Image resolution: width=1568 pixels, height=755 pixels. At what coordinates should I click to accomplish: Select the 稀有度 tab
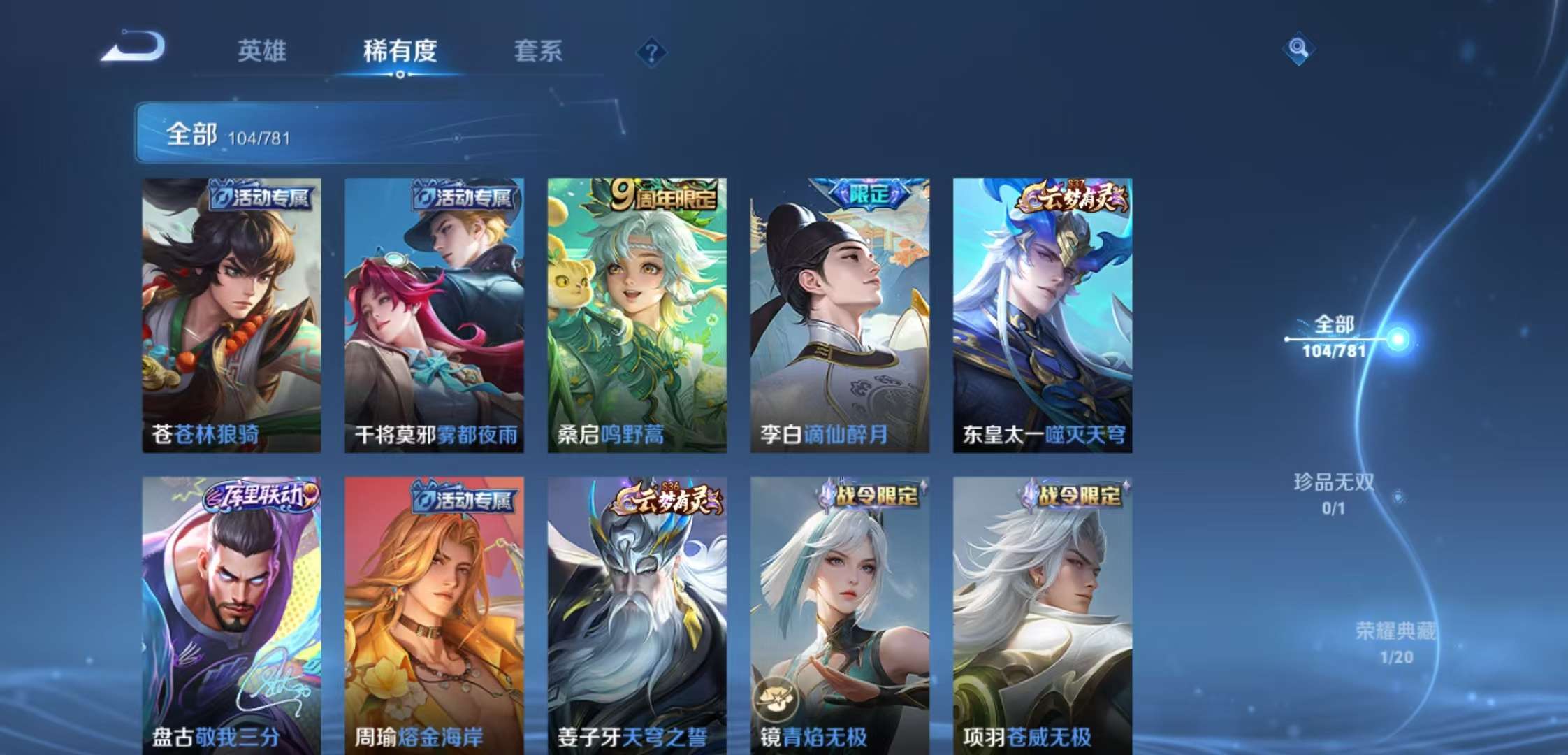(399, 51)
